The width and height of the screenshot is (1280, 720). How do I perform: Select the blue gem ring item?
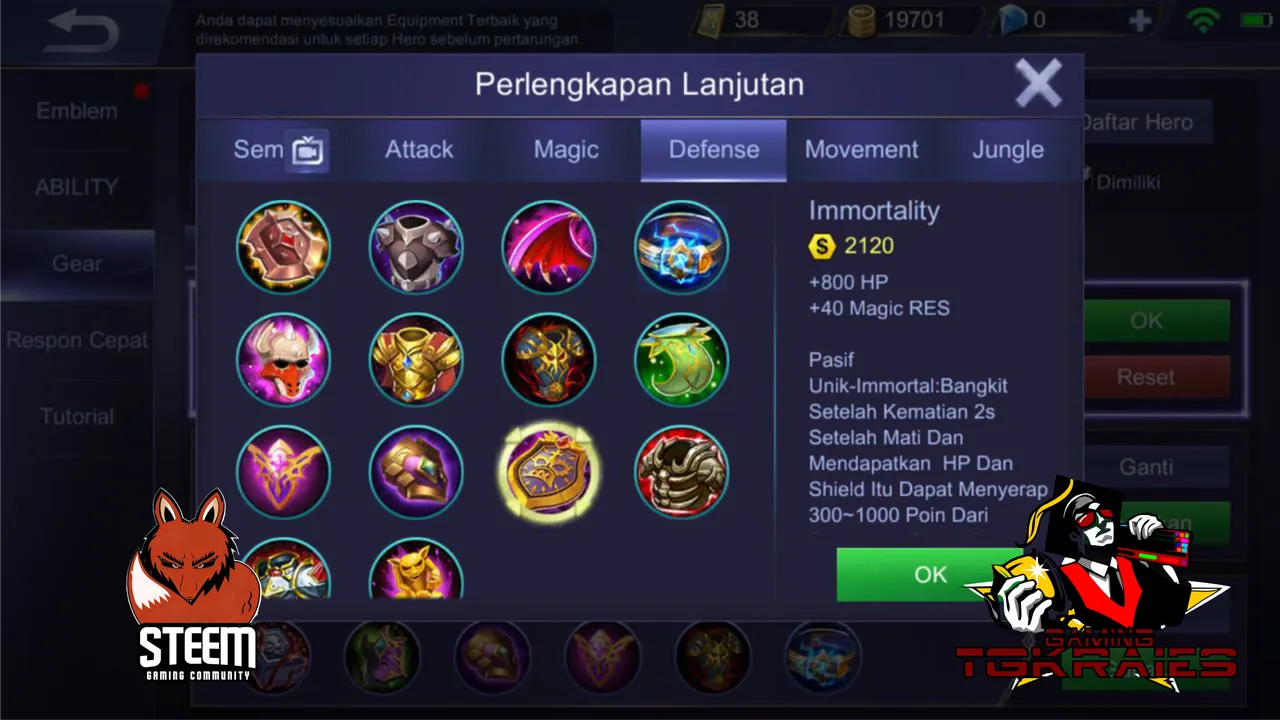[x=681, y=247]
